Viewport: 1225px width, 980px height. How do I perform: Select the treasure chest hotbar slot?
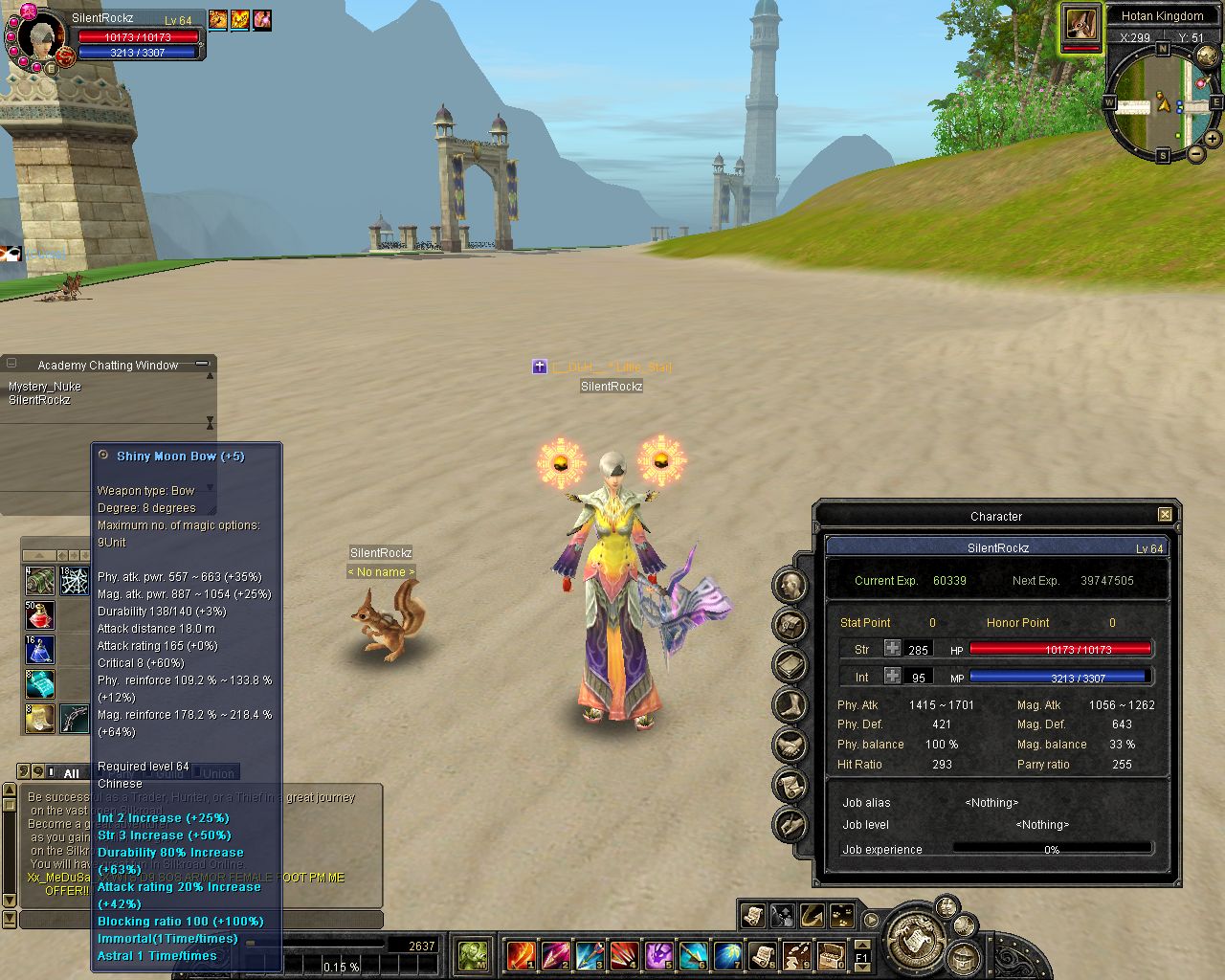tap(831, 954)
